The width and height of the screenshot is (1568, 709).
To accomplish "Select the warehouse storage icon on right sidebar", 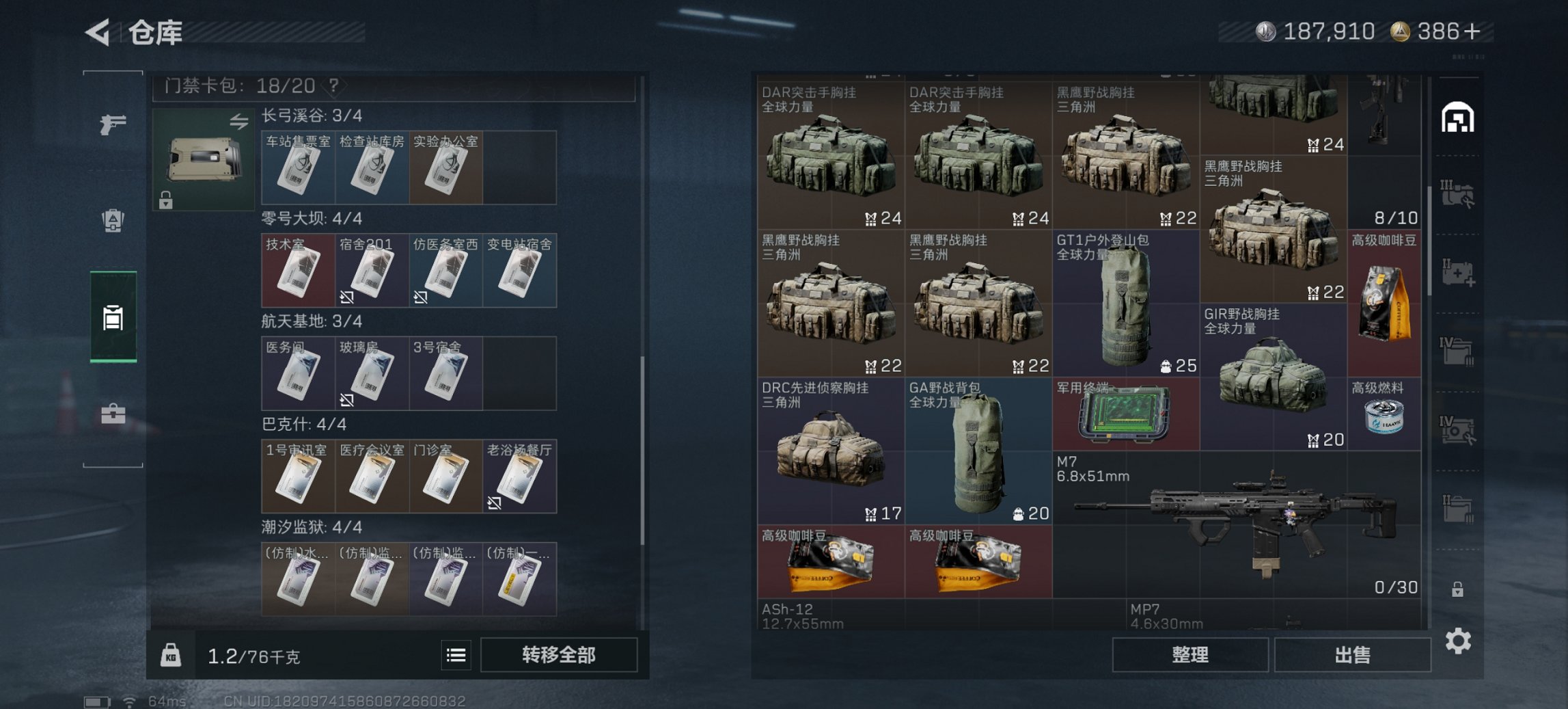I will coord(1457,116).
